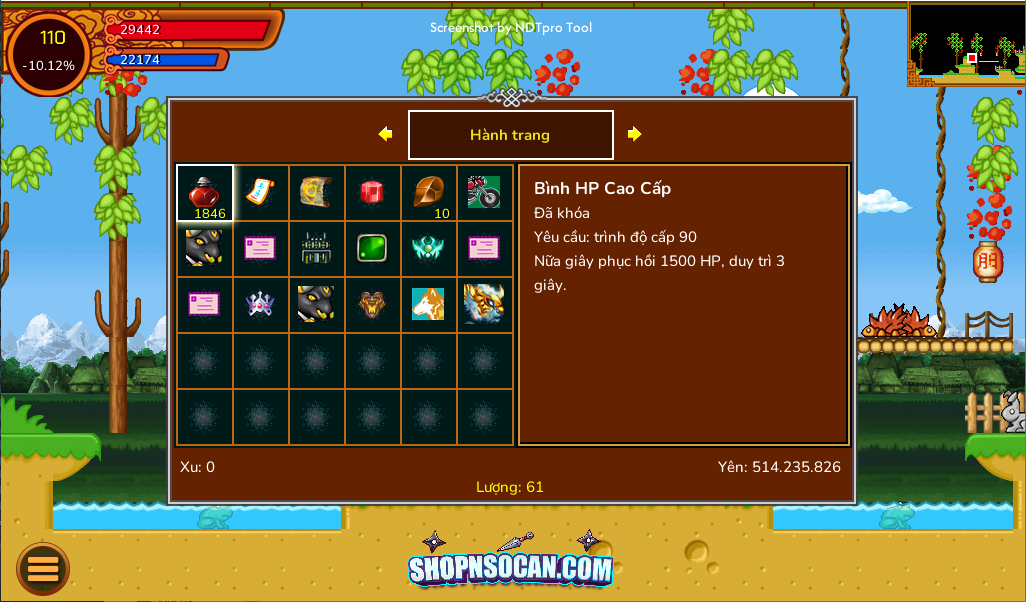Choose the dark mechanical gate item
Viewport: 1026px width, 602px height.
tap(316, 248)
